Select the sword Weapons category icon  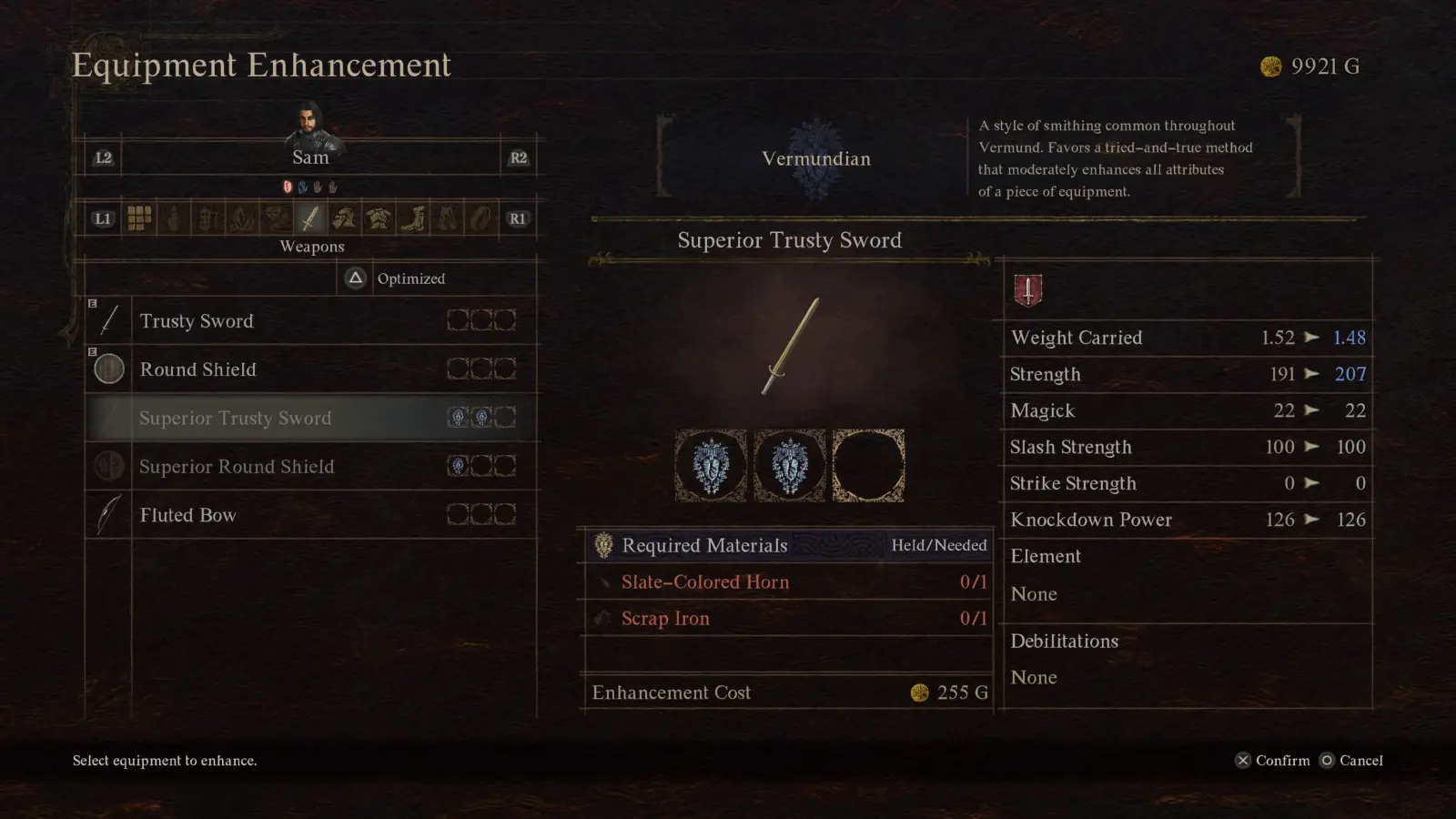(309, 217)
